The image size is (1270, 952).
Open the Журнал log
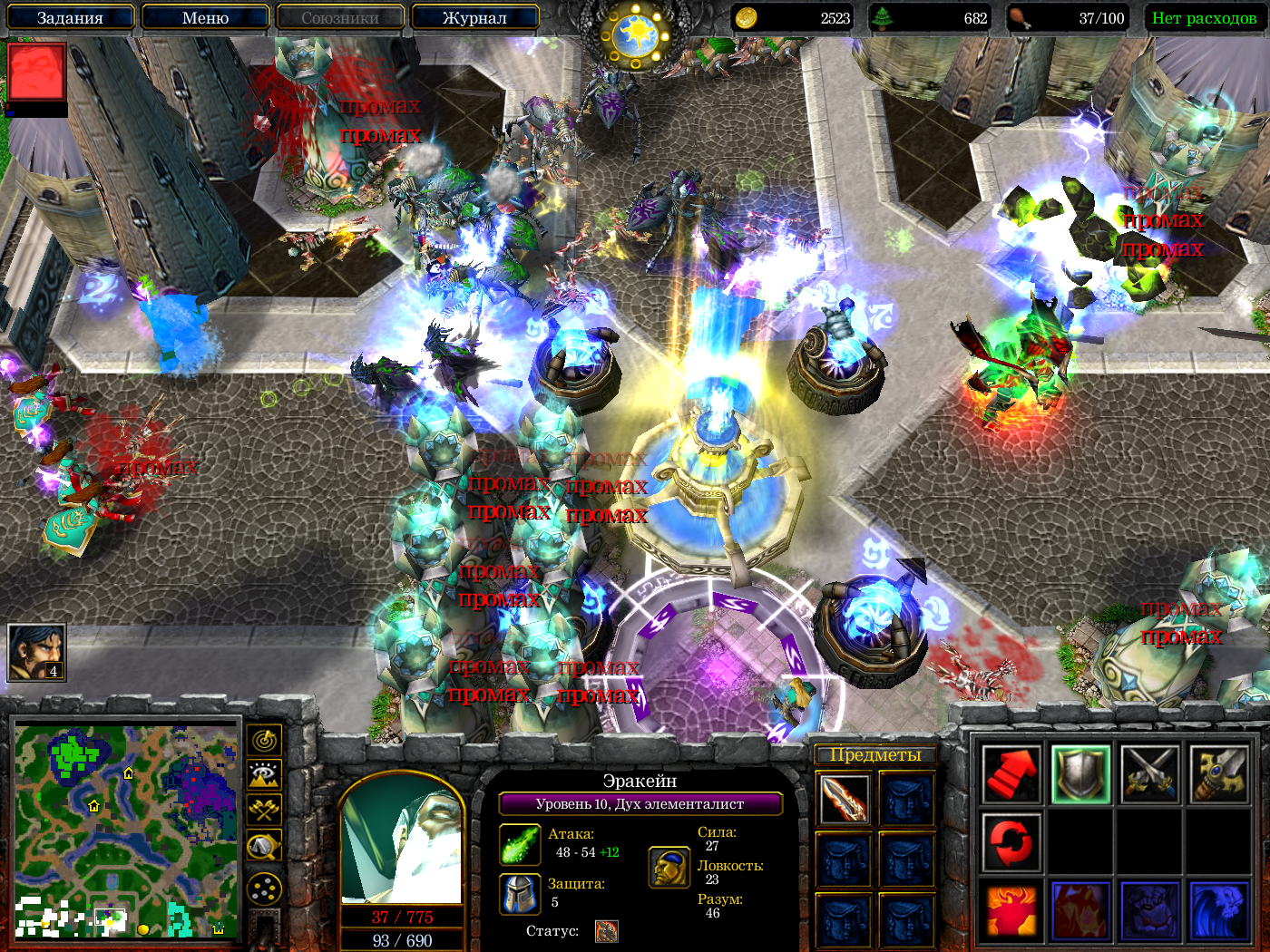pyautogui.click(x=474, y=17)
